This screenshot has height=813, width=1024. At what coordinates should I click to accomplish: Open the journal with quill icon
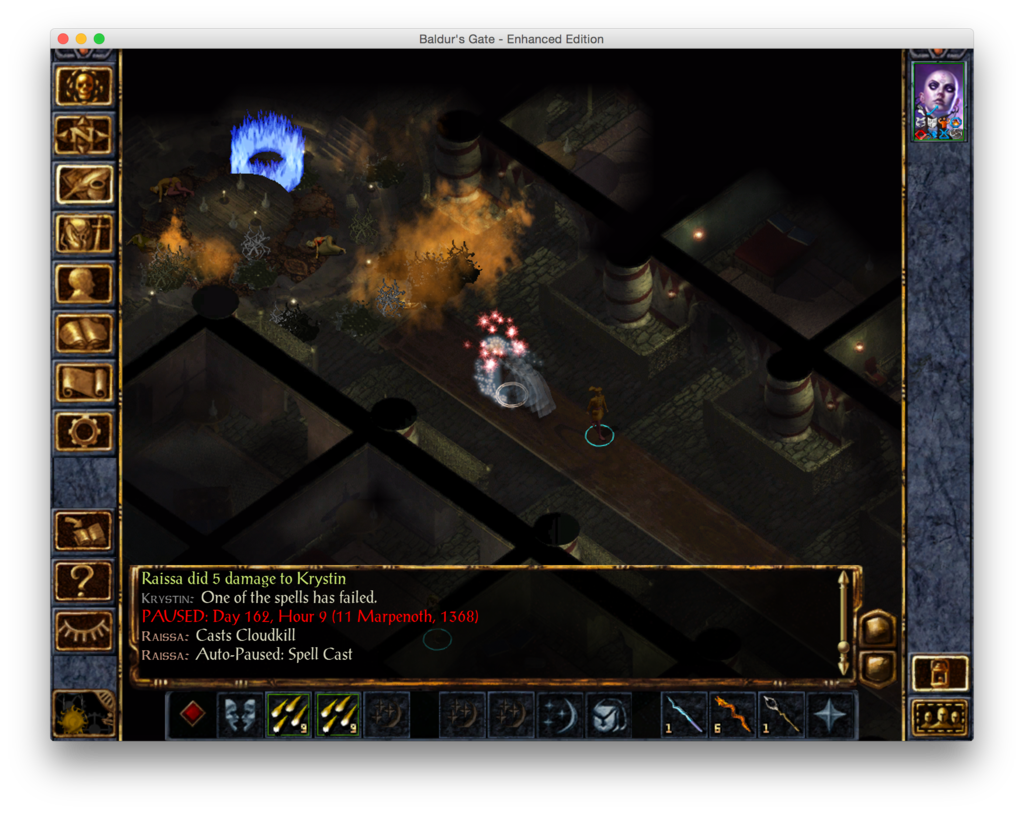84,185
